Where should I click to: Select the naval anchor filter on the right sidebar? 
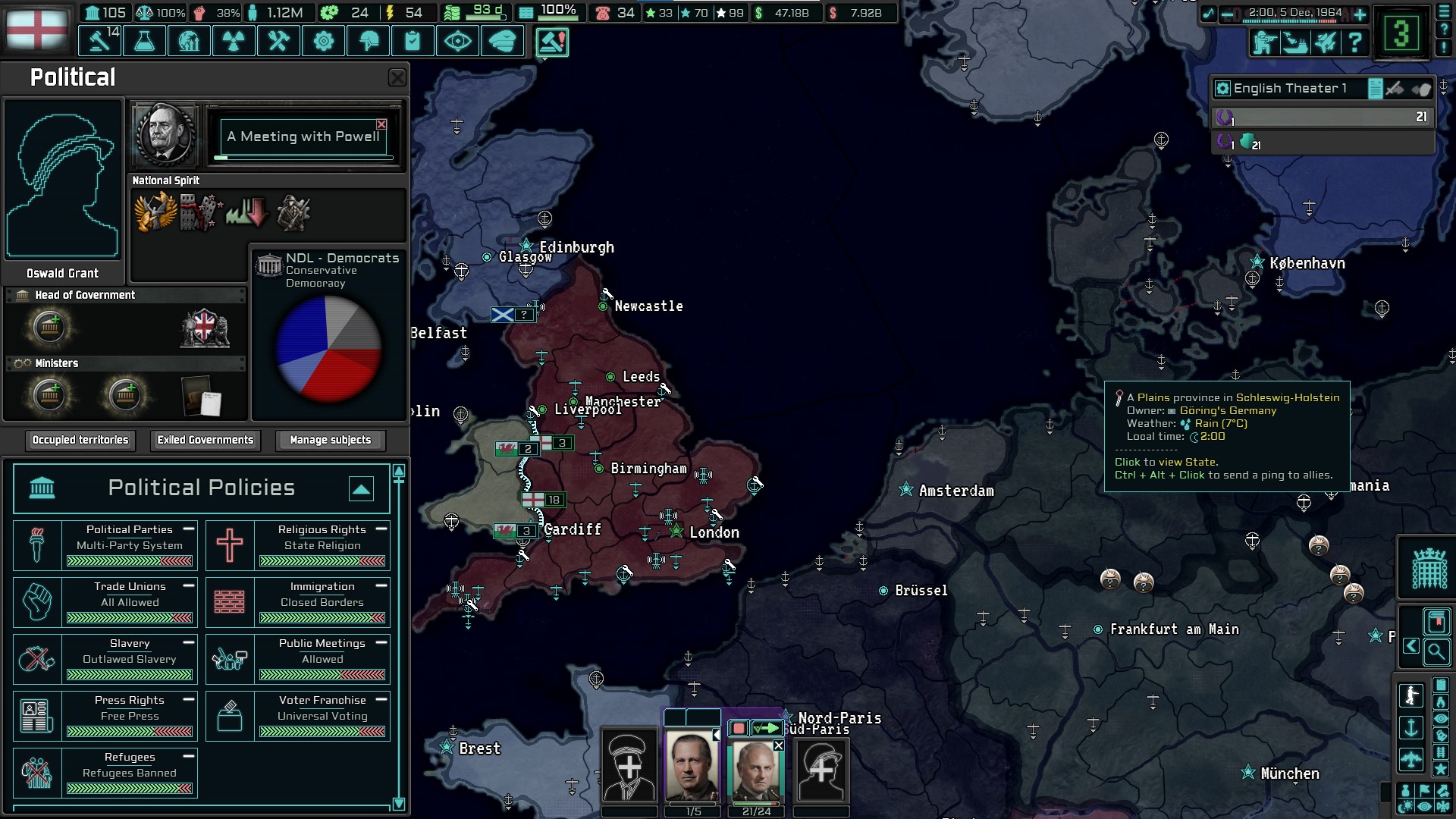(x=1410, y=728)
